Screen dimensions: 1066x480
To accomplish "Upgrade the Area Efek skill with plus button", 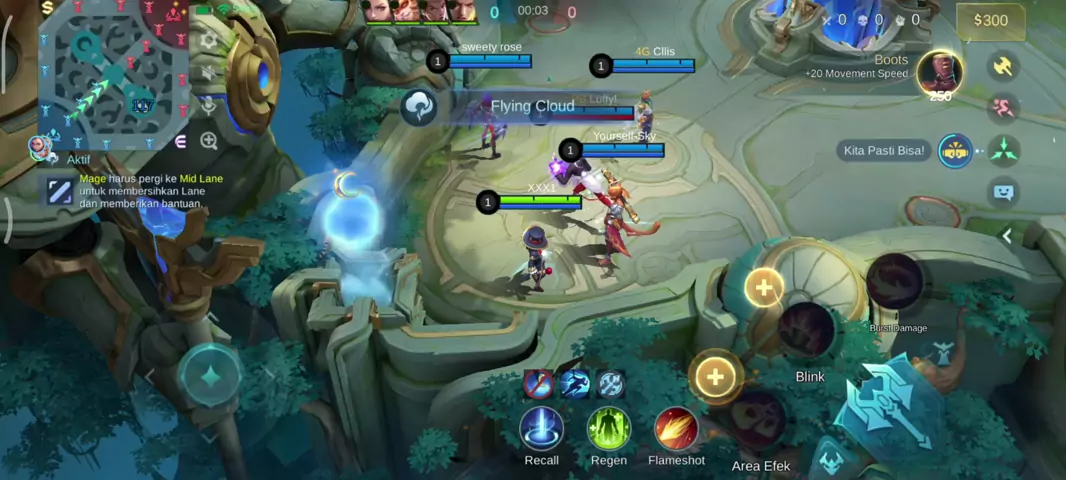I will pyautogui.click(x=715, y=377).
